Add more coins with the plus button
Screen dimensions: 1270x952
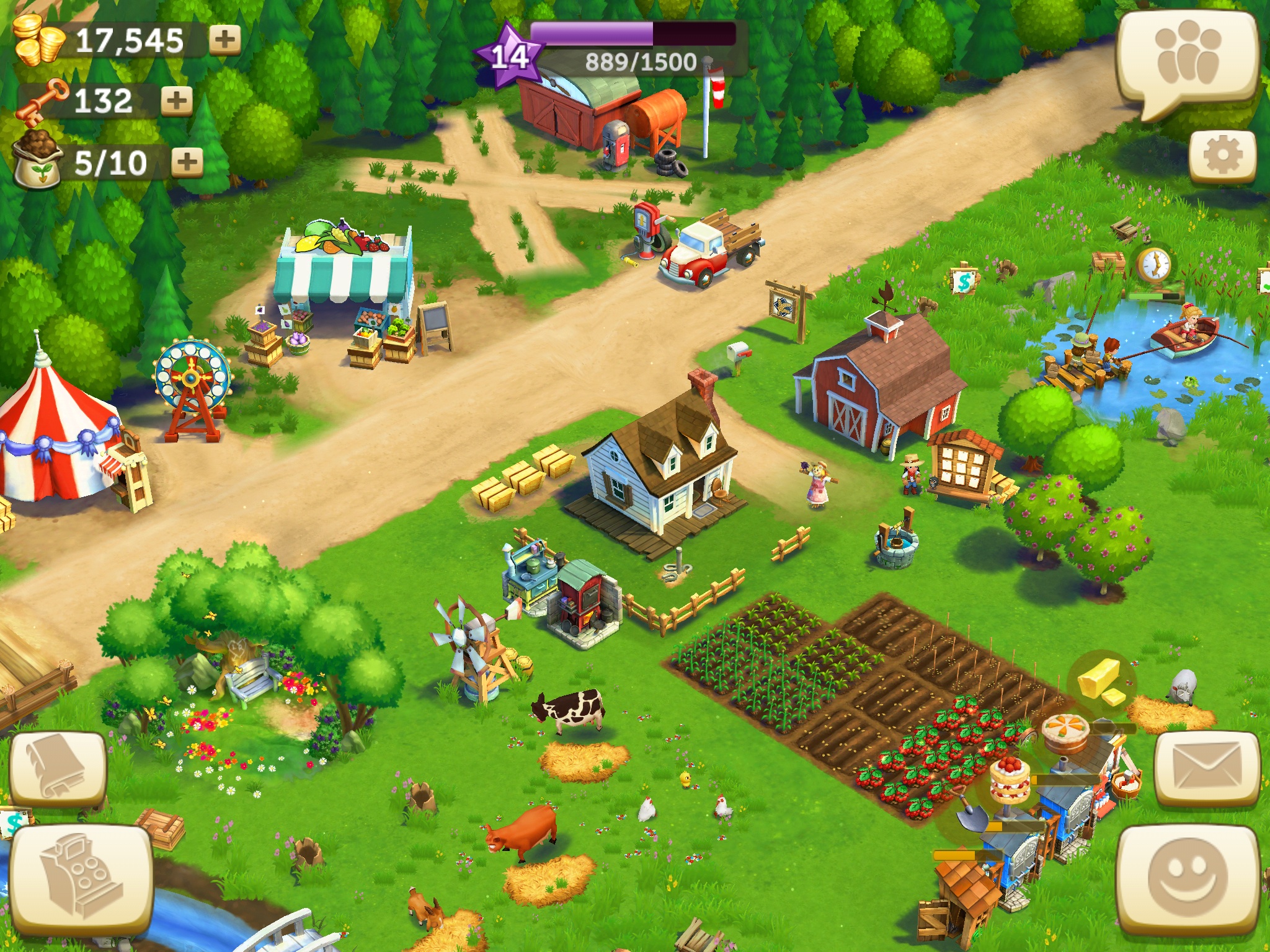point(224,39)
